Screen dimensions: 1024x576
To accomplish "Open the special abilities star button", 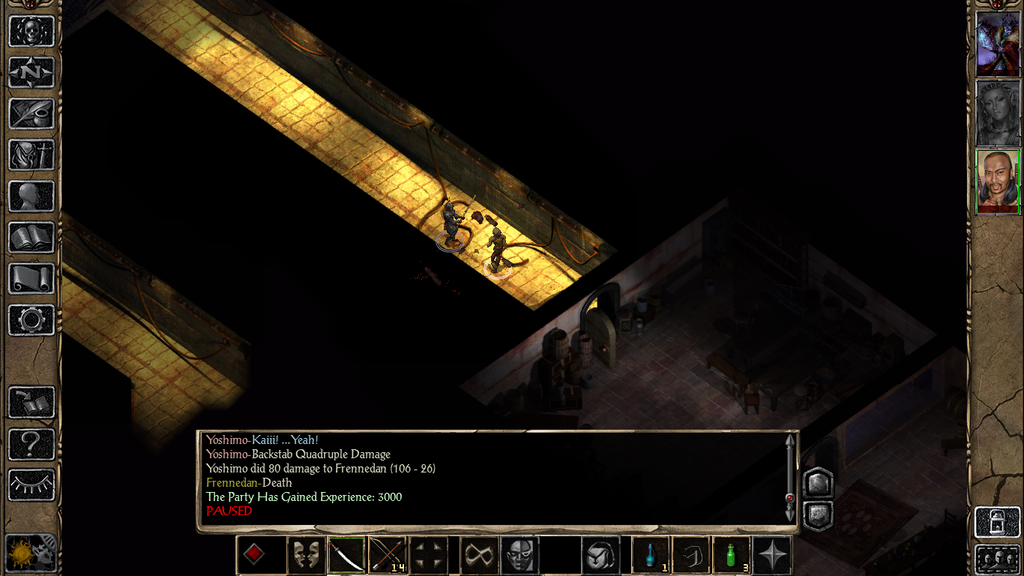I will [772, 555].
